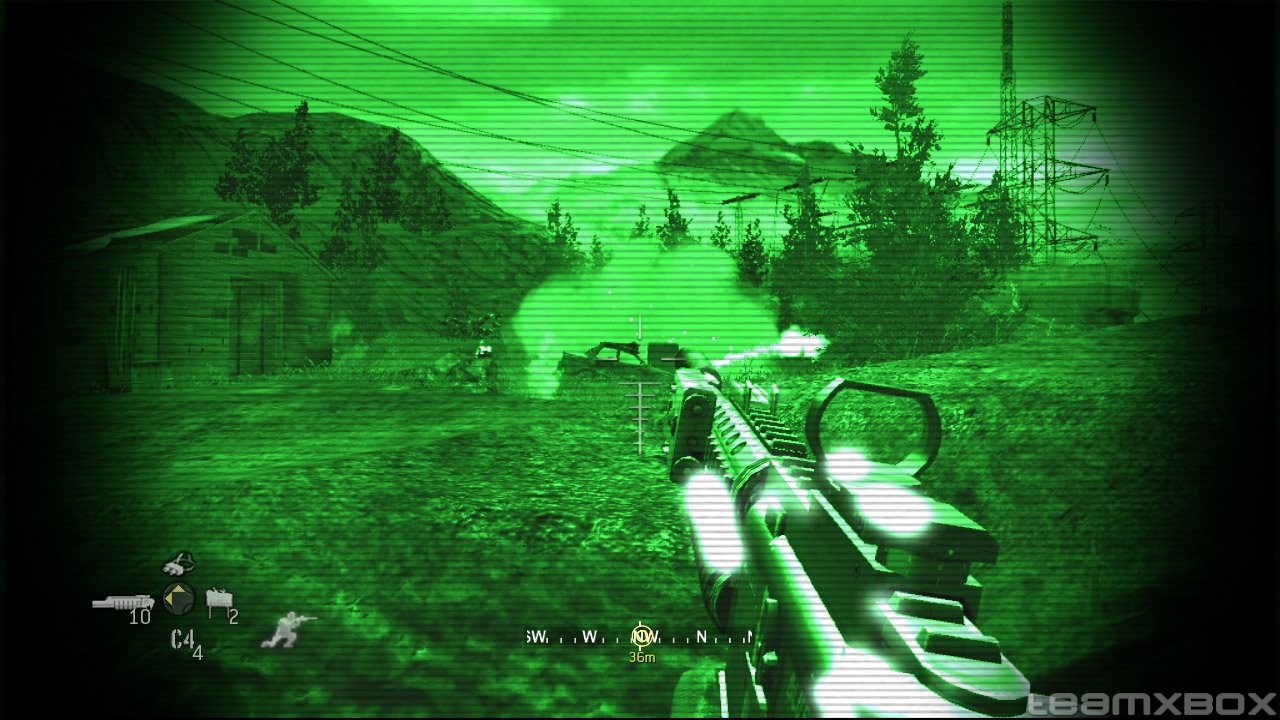
Task: Toggle the night vision goggles icon
Action: pos(179,564)
